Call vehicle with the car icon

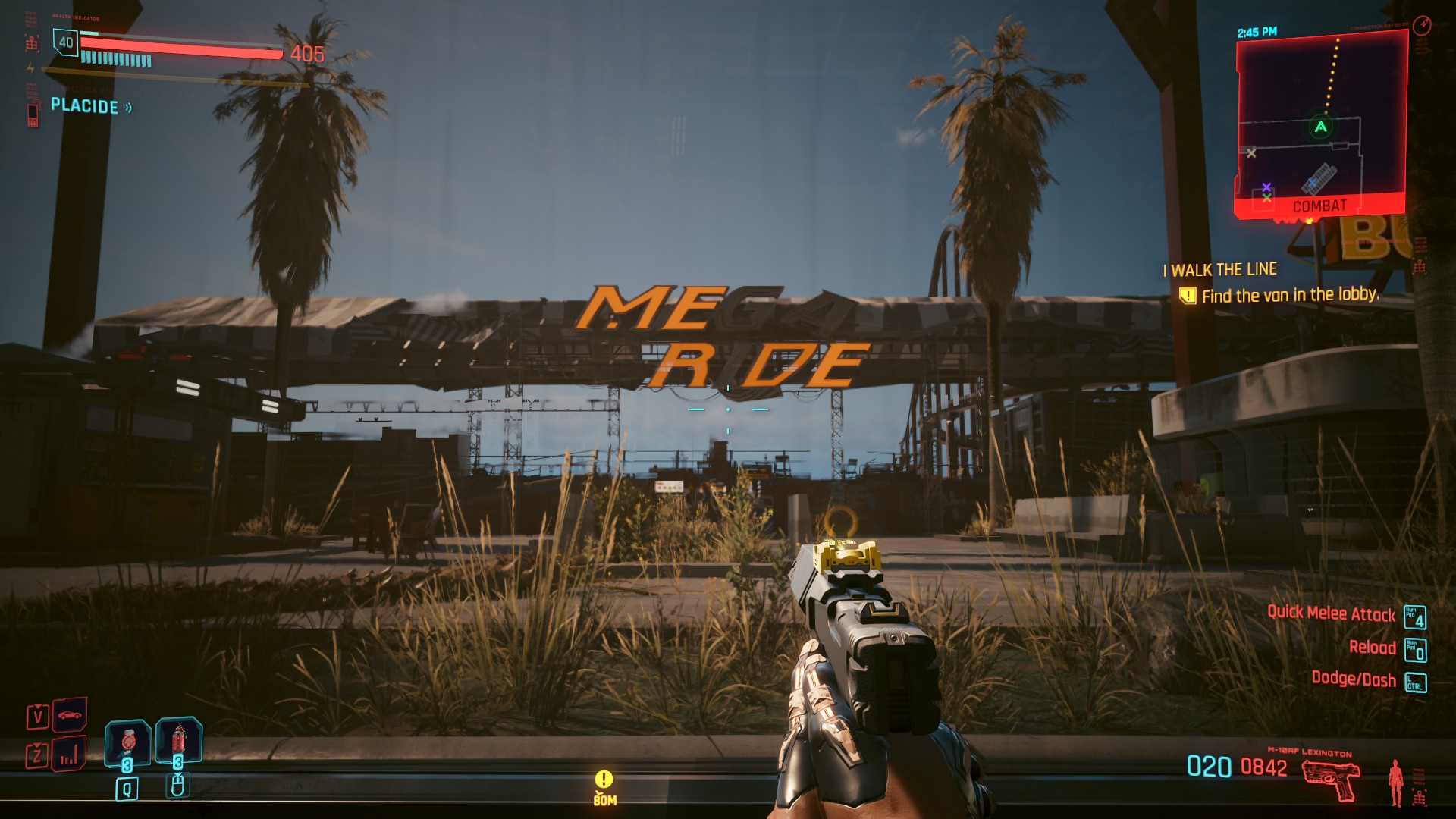pyautogui.click(x=69, y=714)
